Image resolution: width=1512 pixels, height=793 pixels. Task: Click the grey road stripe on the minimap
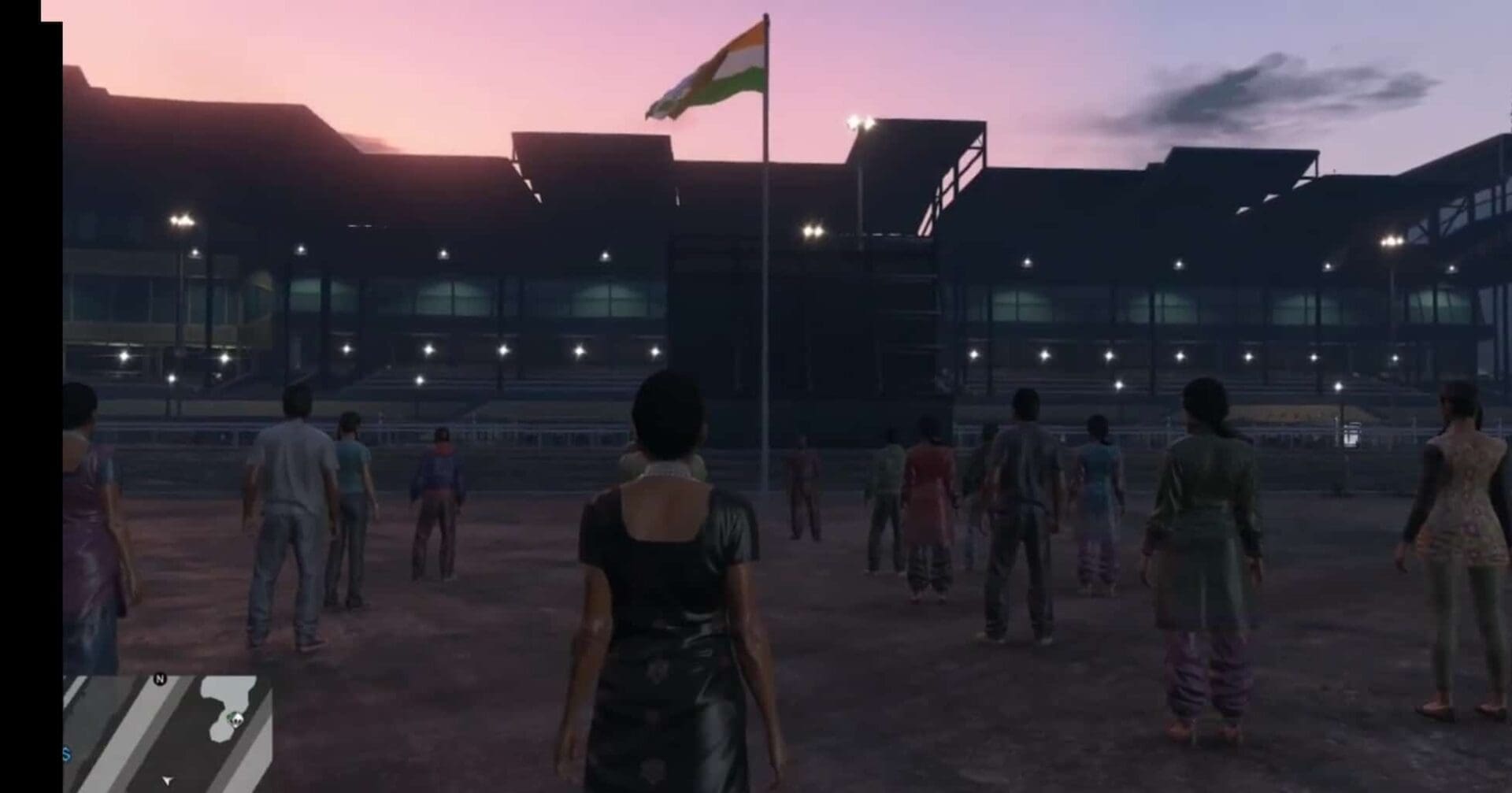point(126,735)
